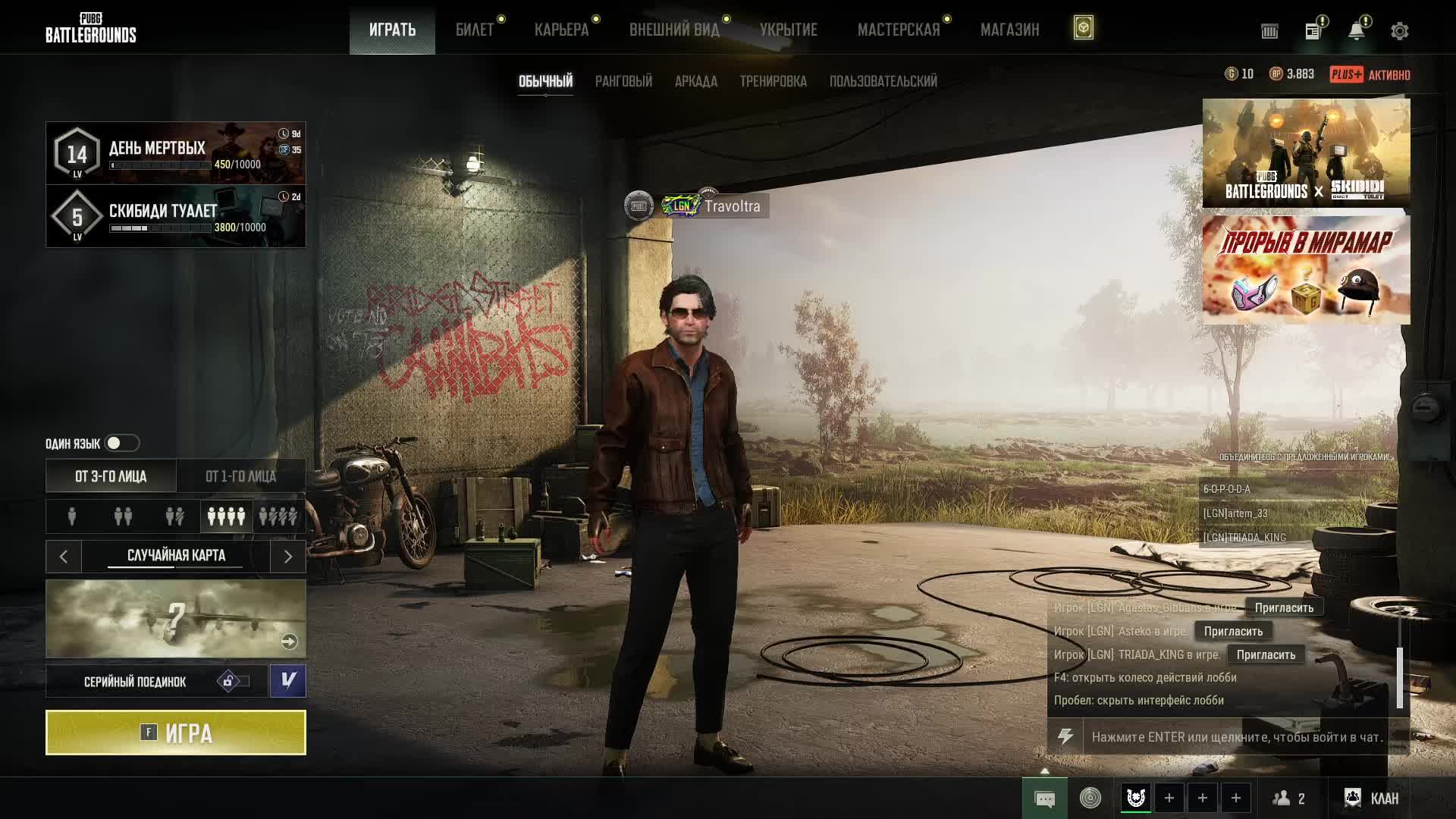Screen dimensions: 1456x819
Task: Choose ОТ 1-ГО ЛИЦА perspective
Action: tap(240, 476)
